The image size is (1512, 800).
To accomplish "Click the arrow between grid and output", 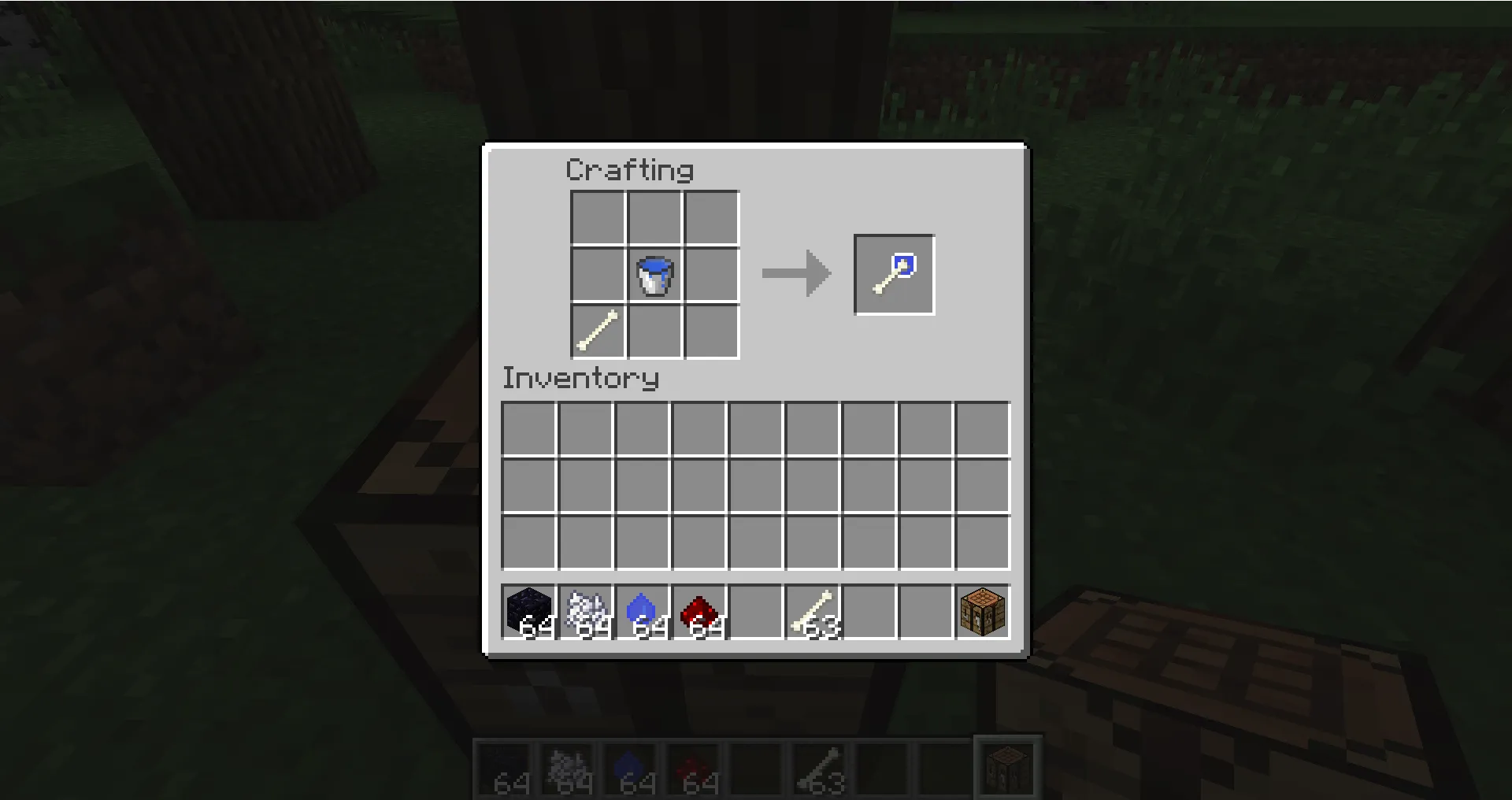I will coord(795,274).
